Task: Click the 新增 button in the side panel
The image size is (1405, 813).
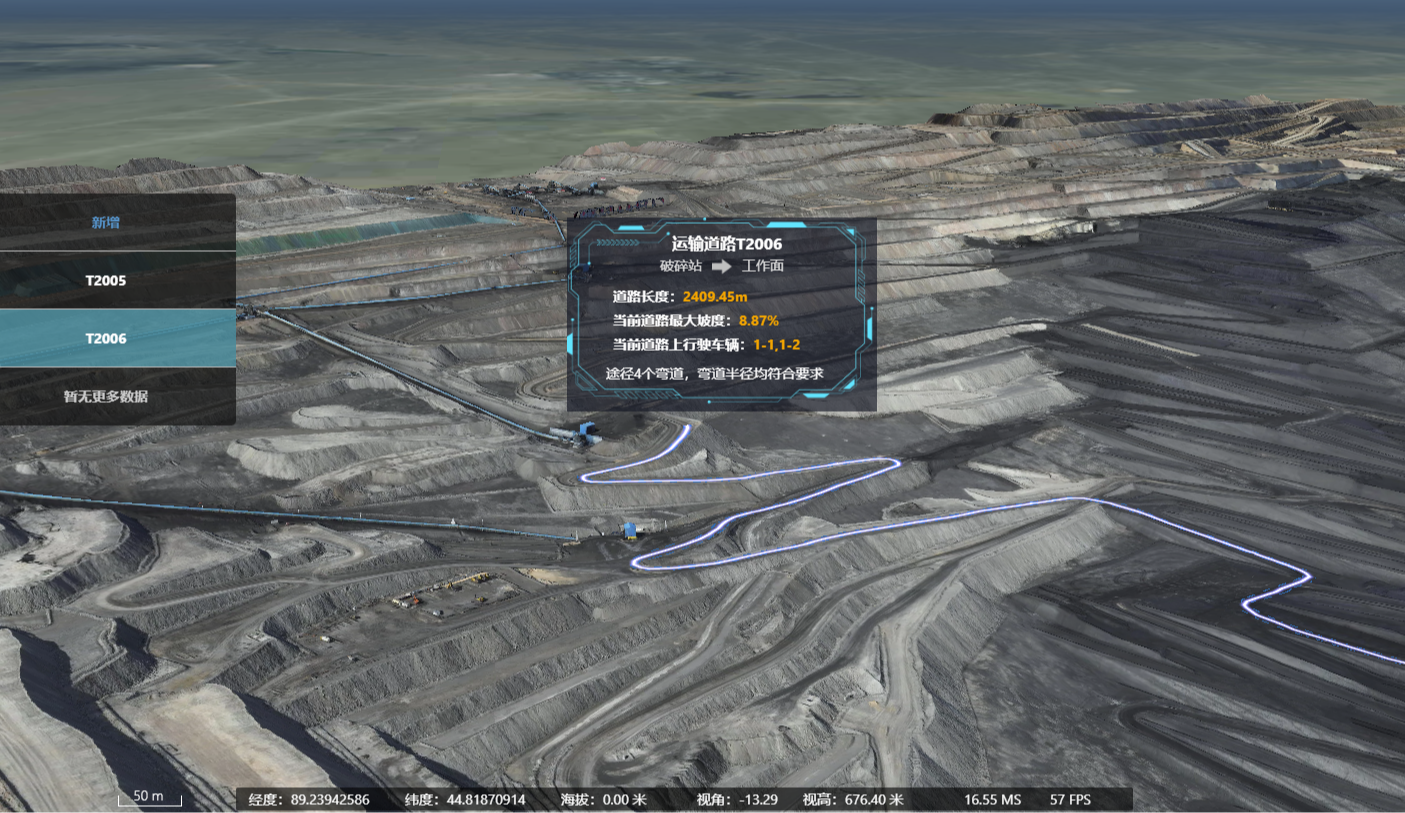Action: click(x=106, y=222)
